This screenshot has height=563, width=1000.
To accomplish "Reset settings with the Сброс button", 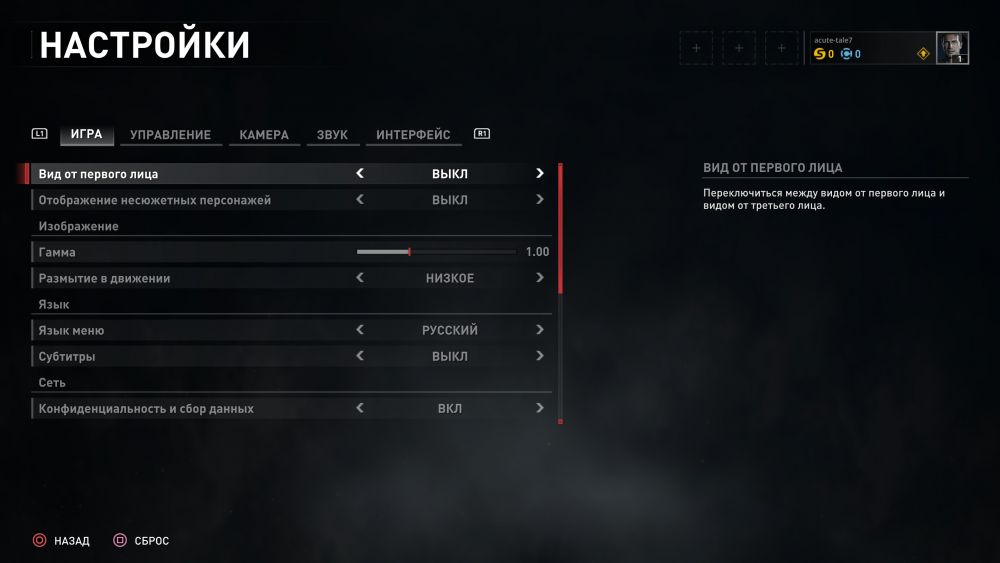I will 141,541.
